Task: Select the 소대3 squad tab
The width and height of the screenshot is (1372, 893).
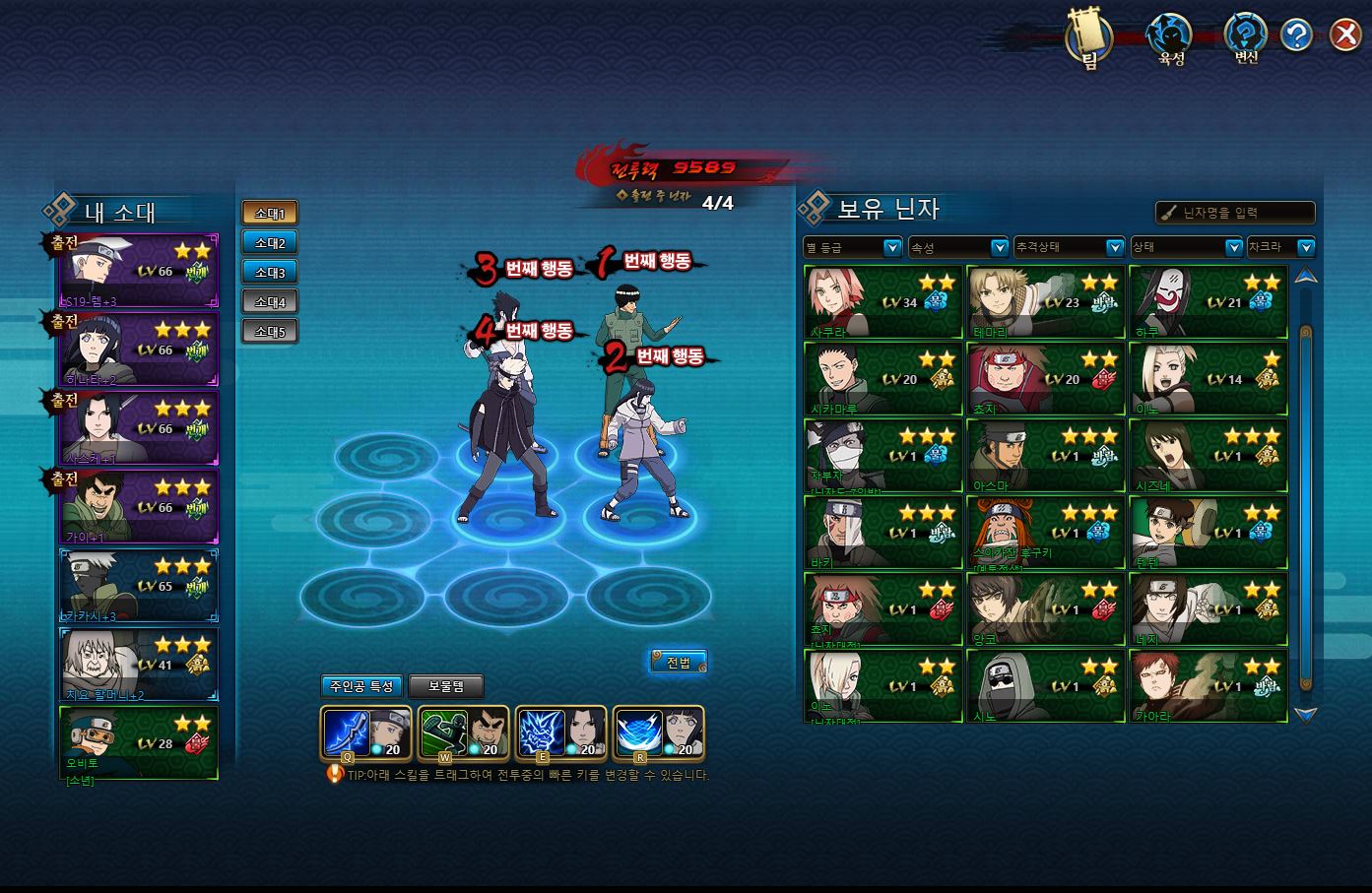Action: [270, 273]
